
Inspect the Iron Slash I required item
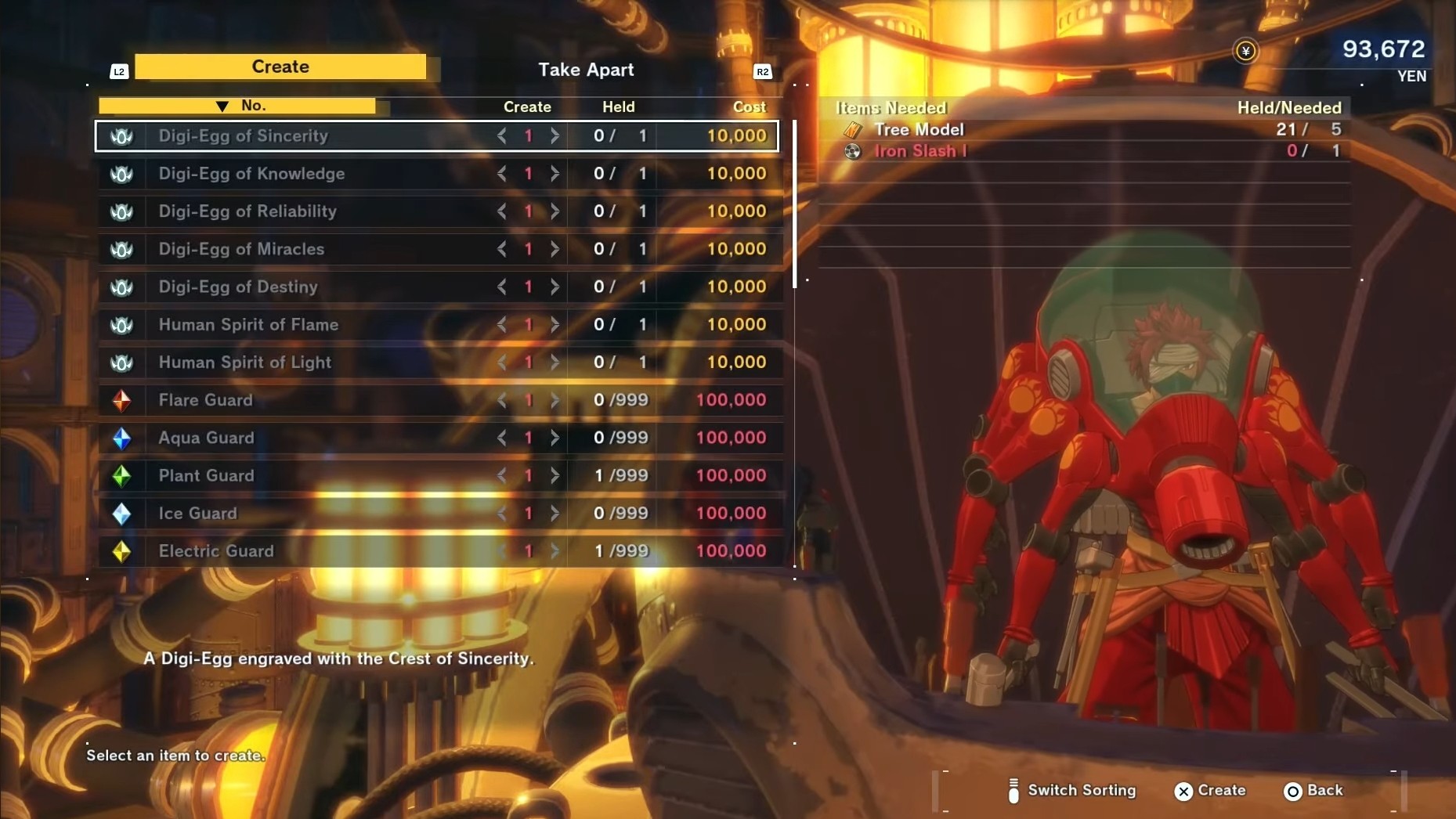pos(920,151)
